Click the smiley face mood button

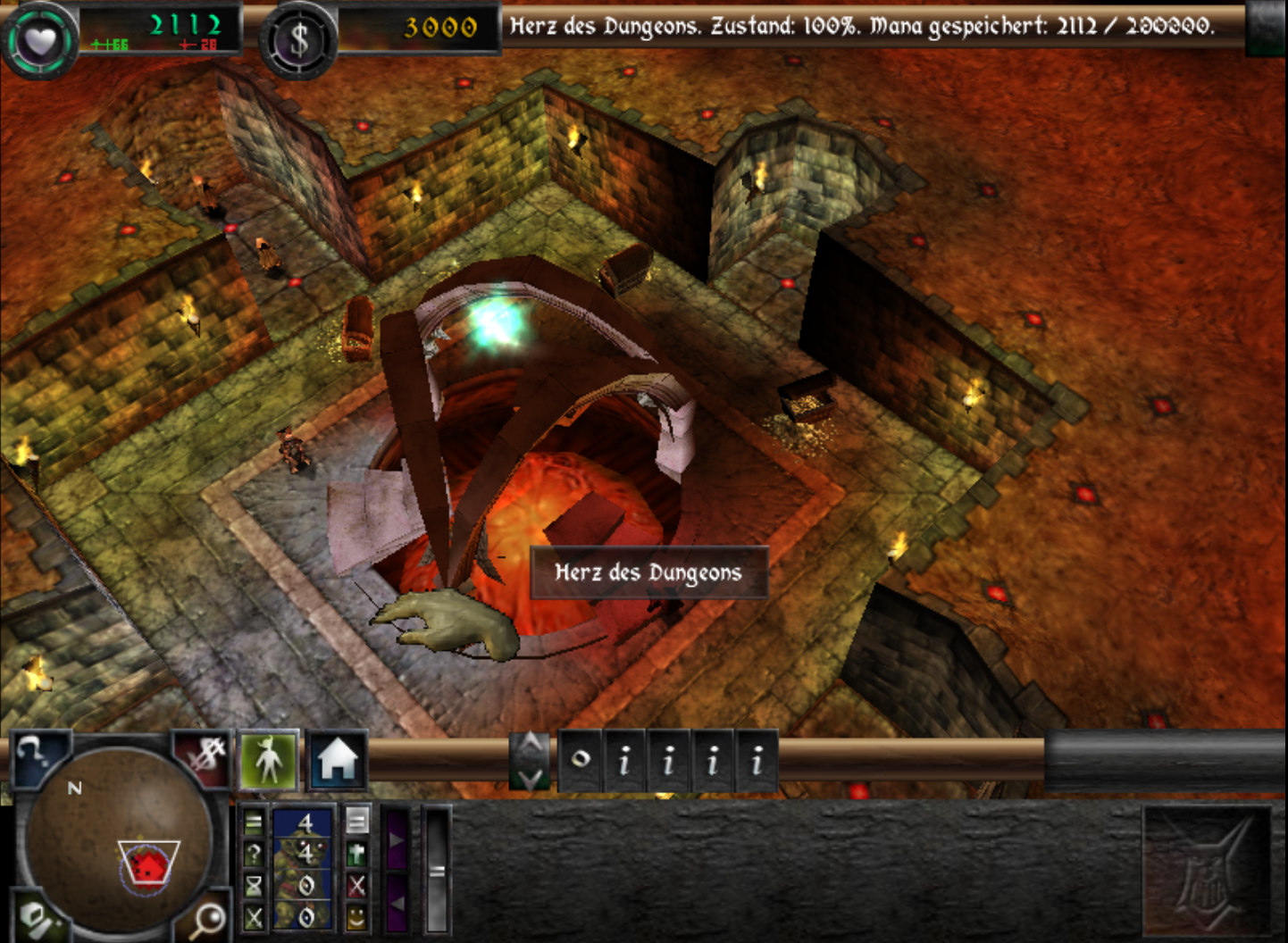356,917
